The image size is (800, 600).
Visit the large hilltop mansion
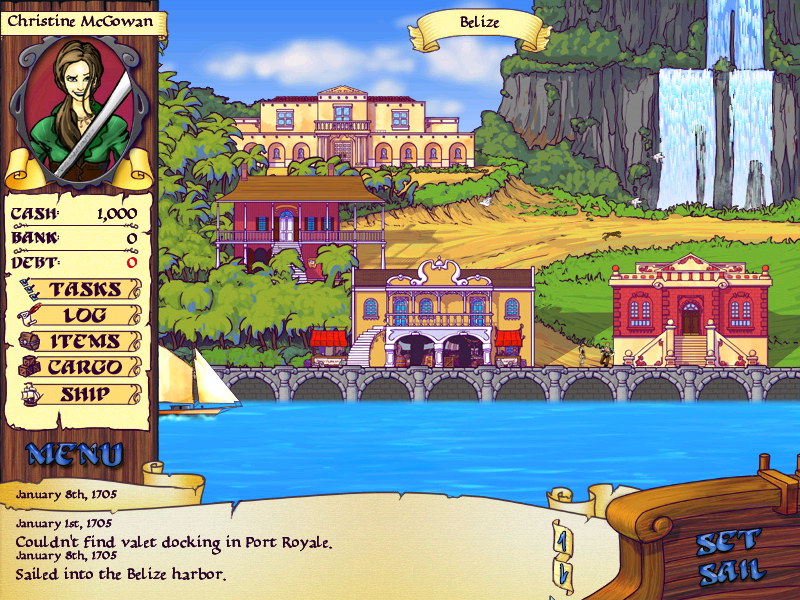click(x=343, y=128)
